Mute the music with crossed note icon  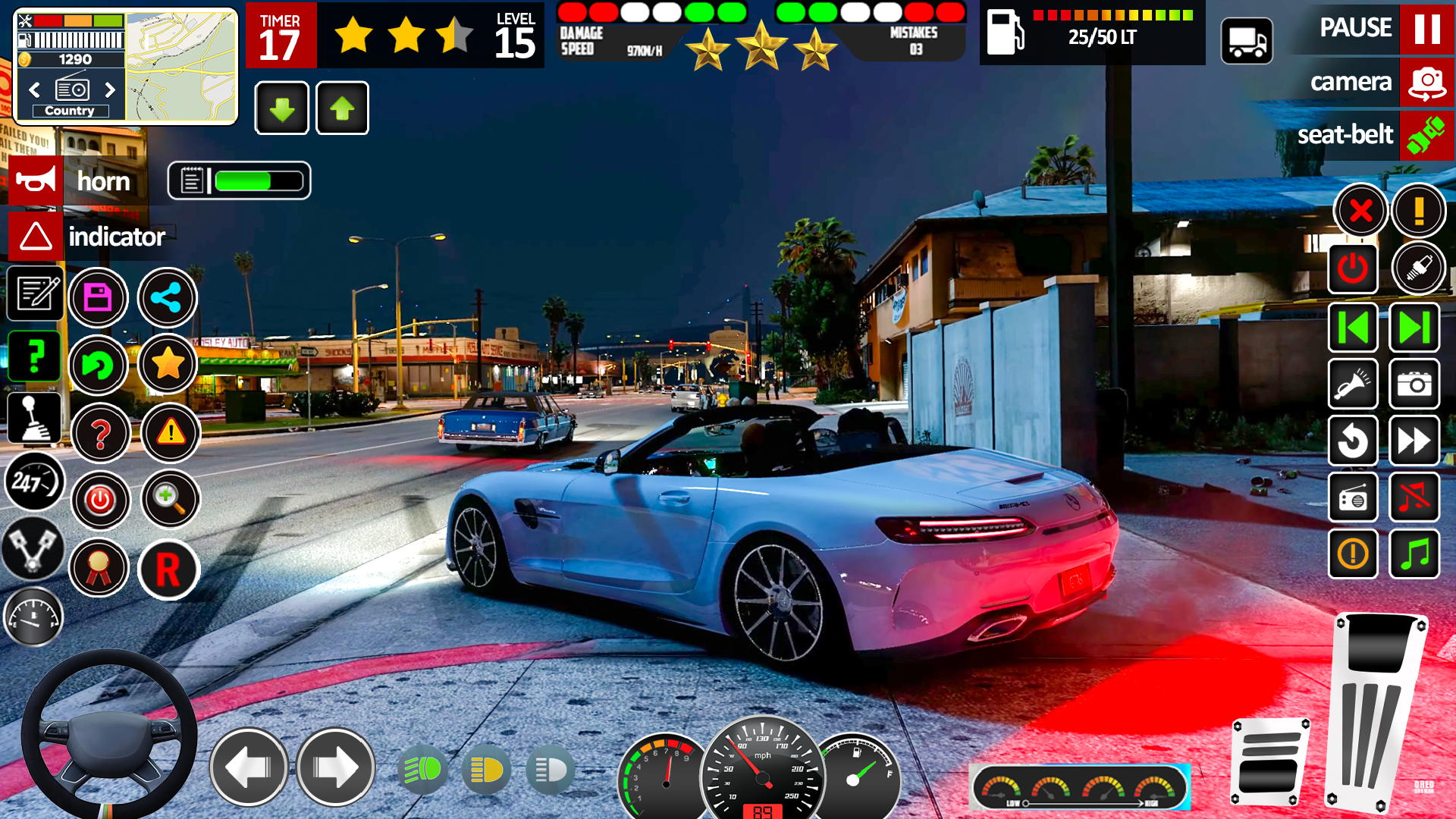pyautogui.click(x=1414, y=497)
